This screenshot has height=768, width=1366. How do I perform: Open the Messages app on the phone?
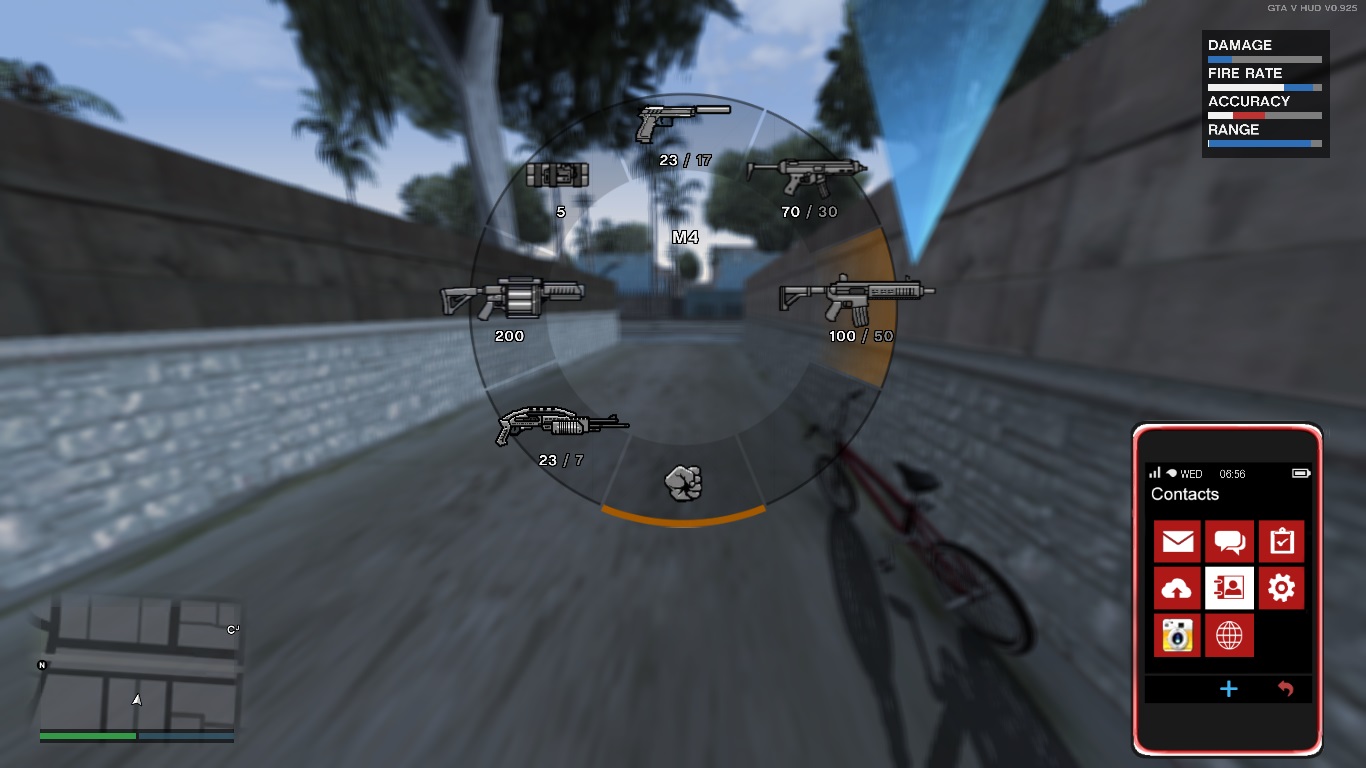tap(1228, 541)
